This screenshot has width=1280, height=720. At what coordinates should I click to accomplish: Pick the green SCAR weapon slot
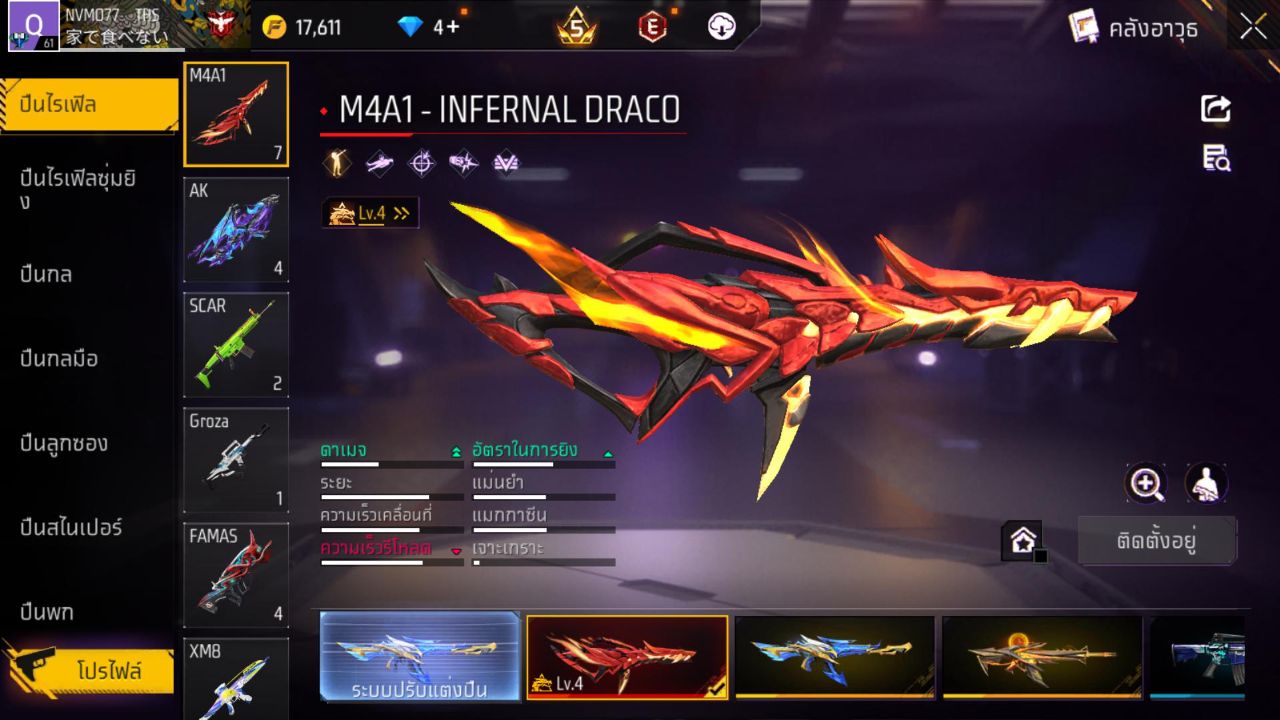236,345
